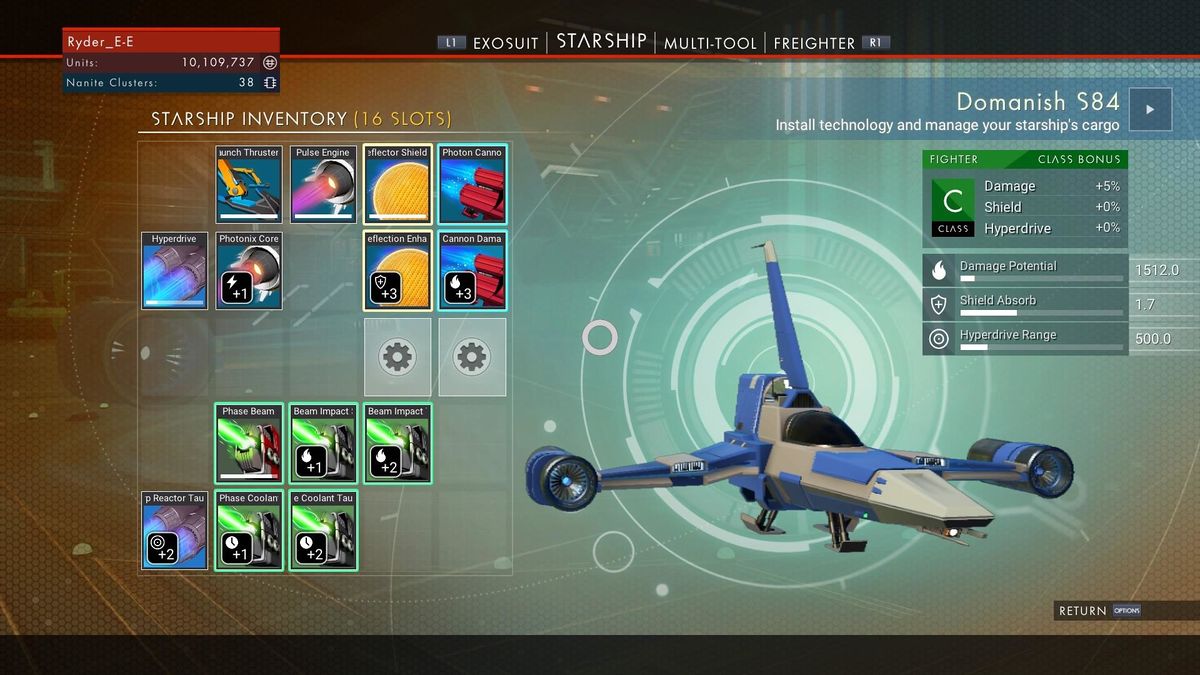Click the Return button
This screenshot has height=675, width=1200.
point(1083,610)
